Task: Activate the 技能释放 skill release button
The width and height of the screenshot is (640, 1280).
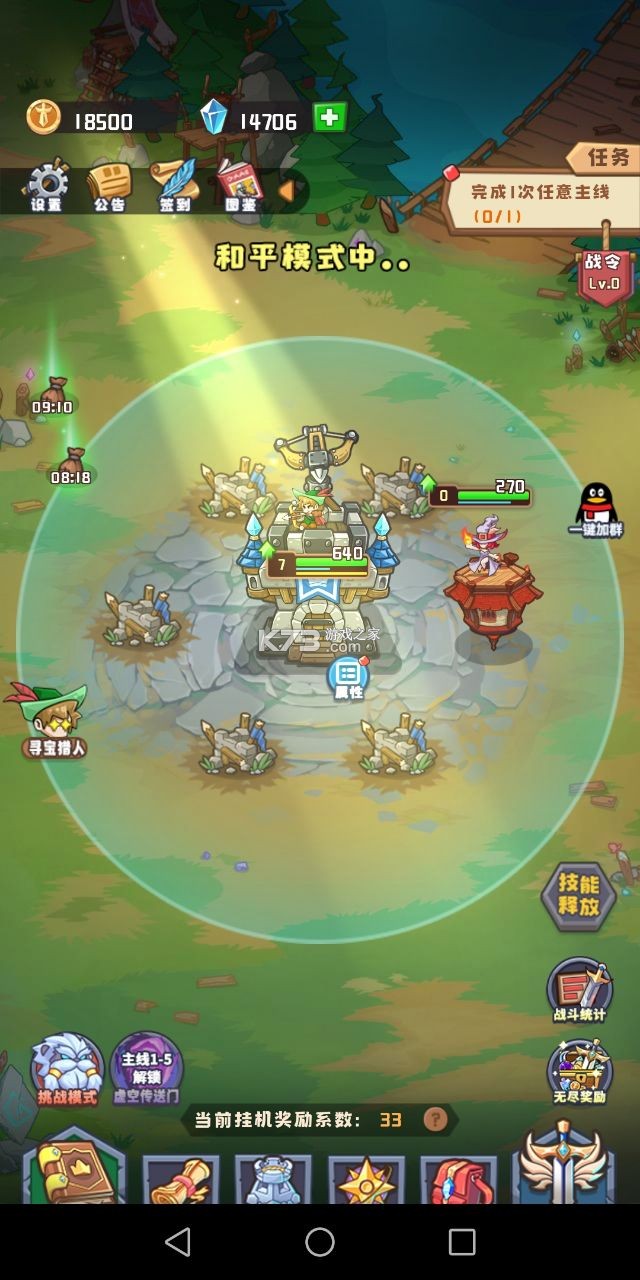Action: 578,896
